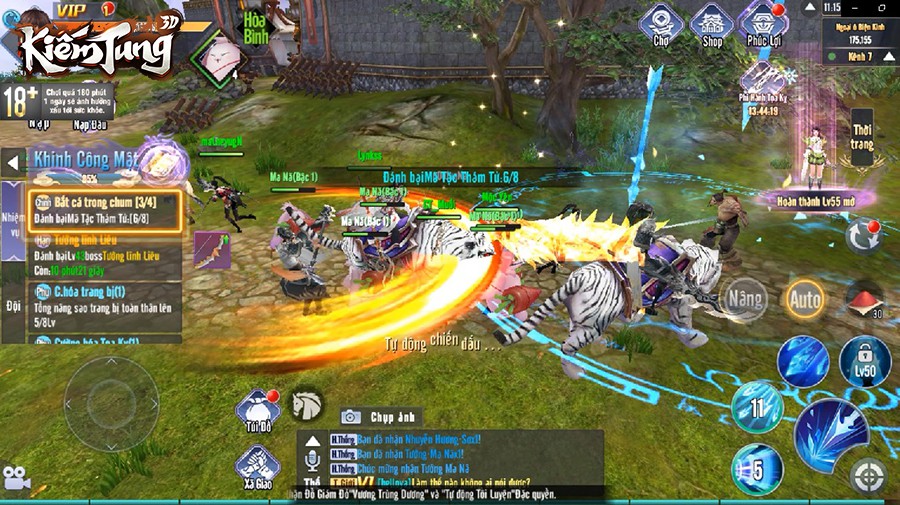
Task: Tap the video camera record icon
Action: pos(15,478)
